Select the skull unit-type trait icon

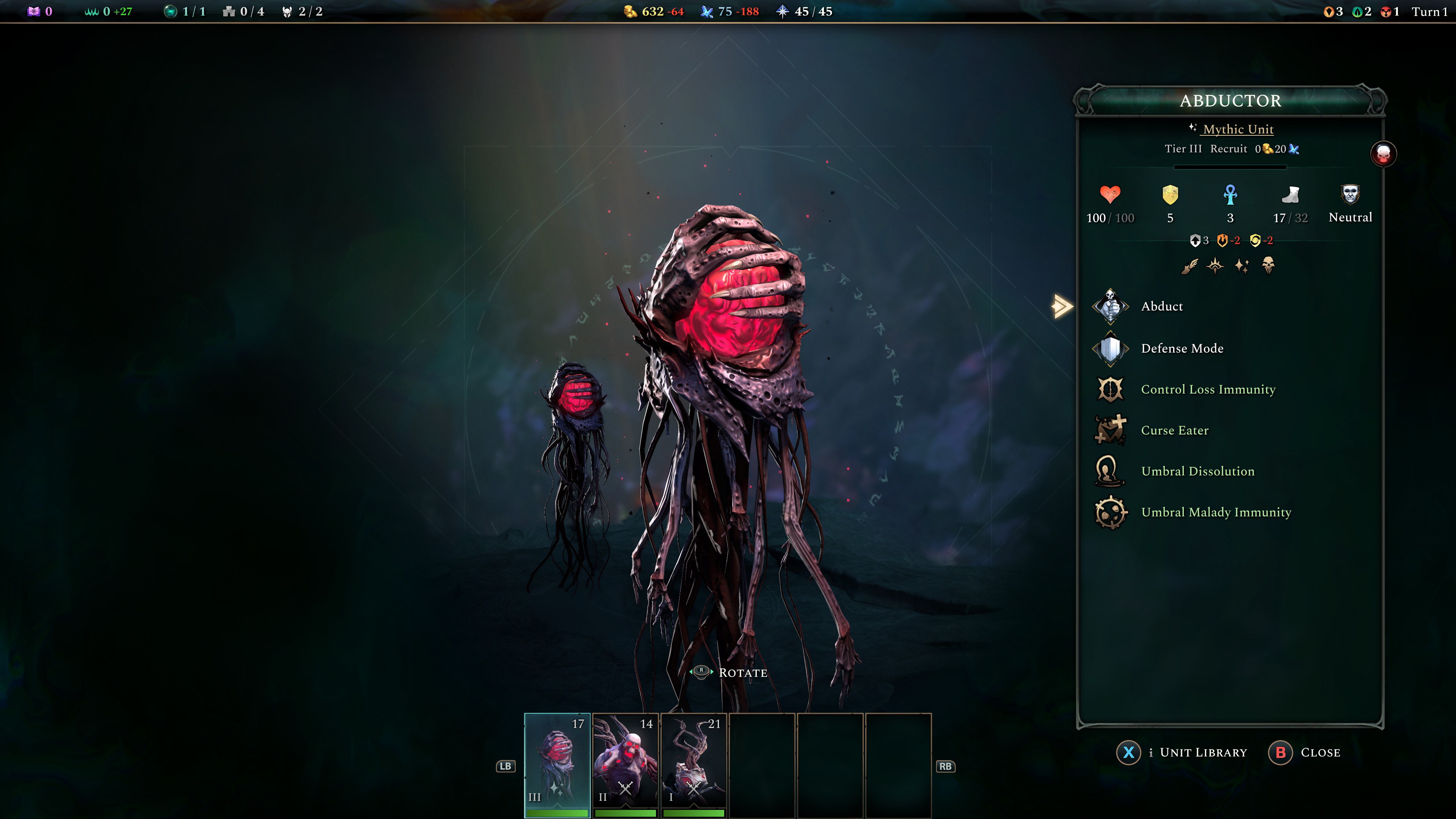(x=1268, y=265)
